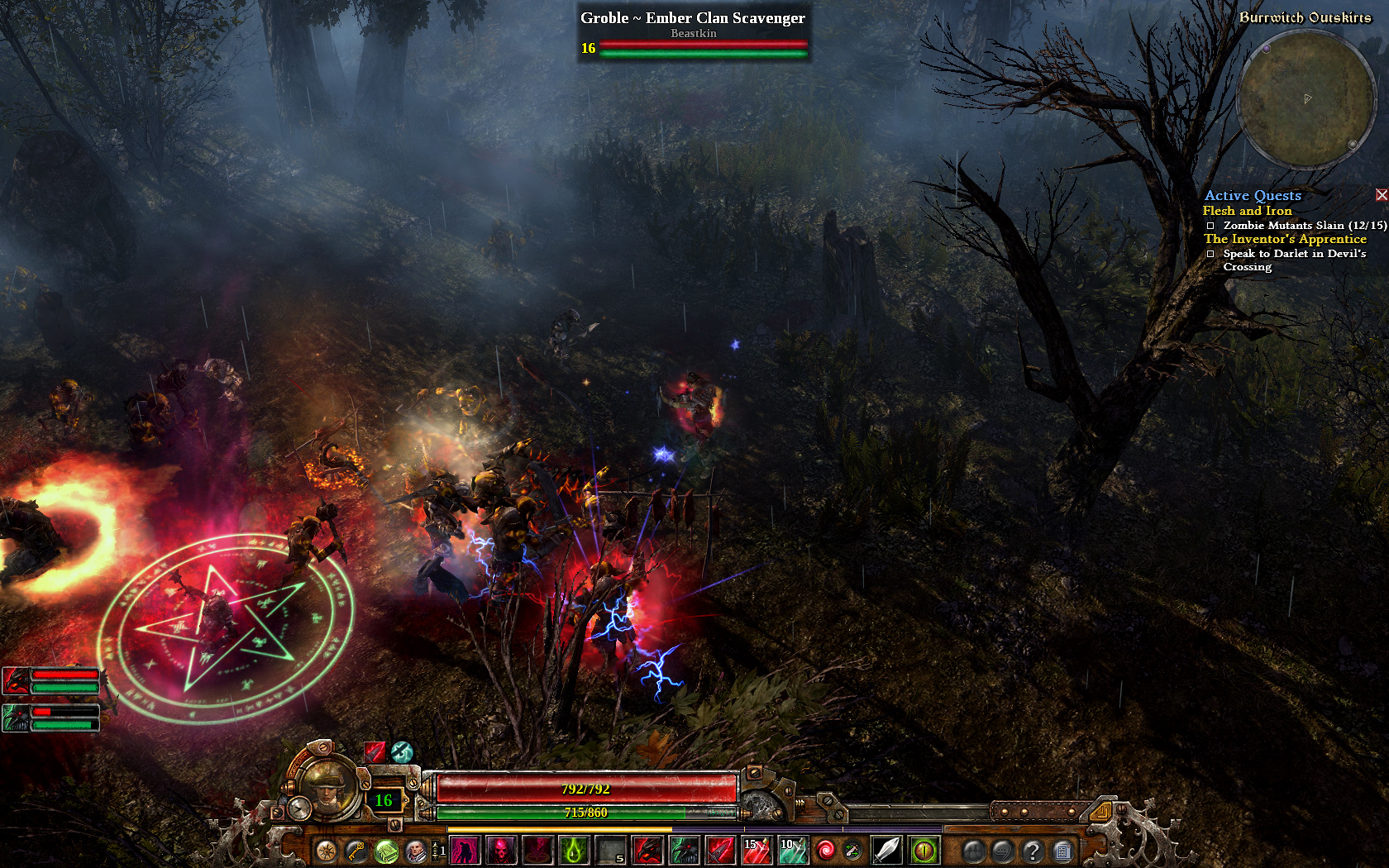The image size is (1389, 868).
Task: Click the golden key icon
Action: coord(356,850)
